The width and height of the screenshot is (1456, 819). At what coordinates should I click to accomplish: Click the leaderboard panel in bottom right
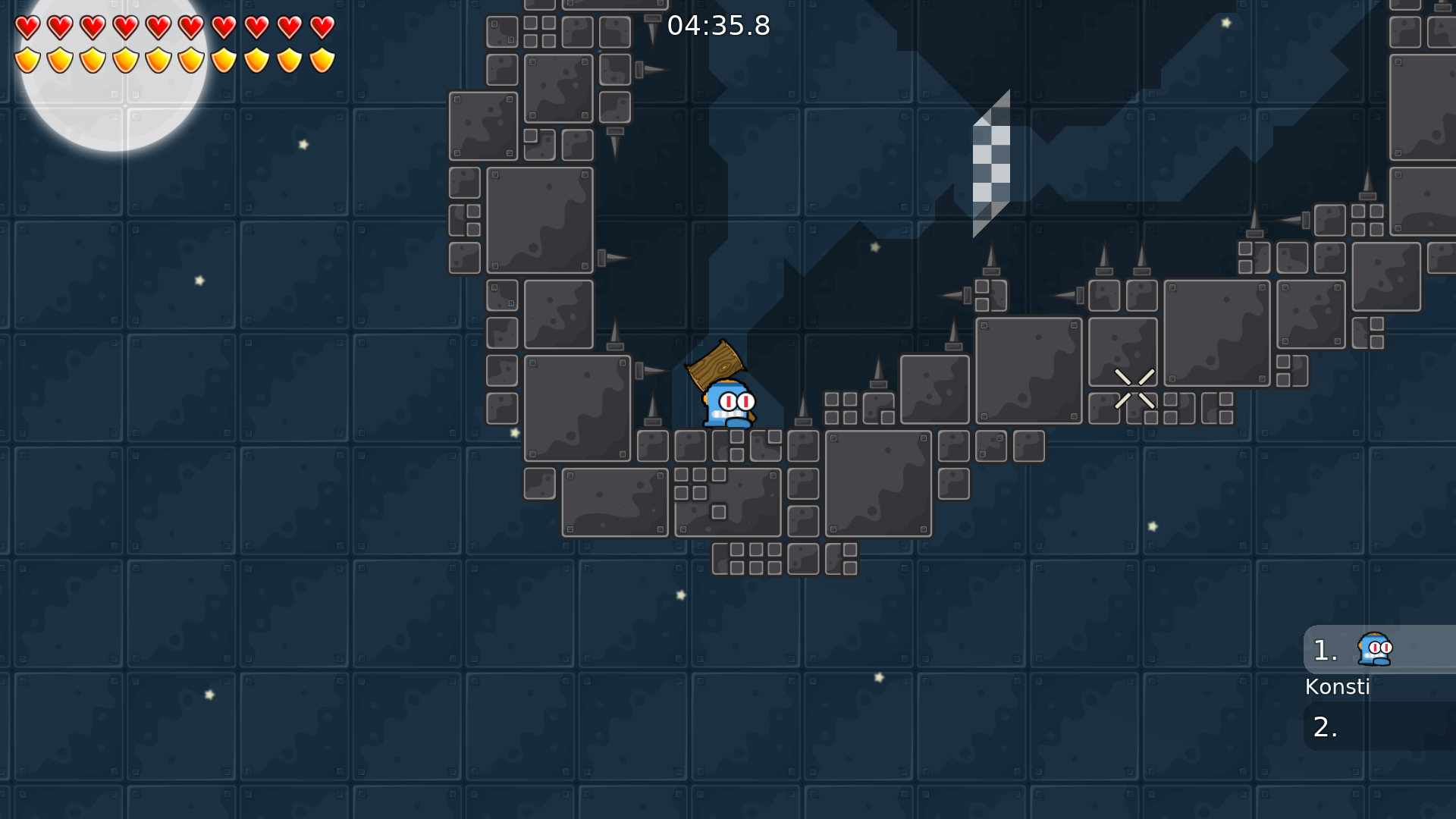(1380, 682)
